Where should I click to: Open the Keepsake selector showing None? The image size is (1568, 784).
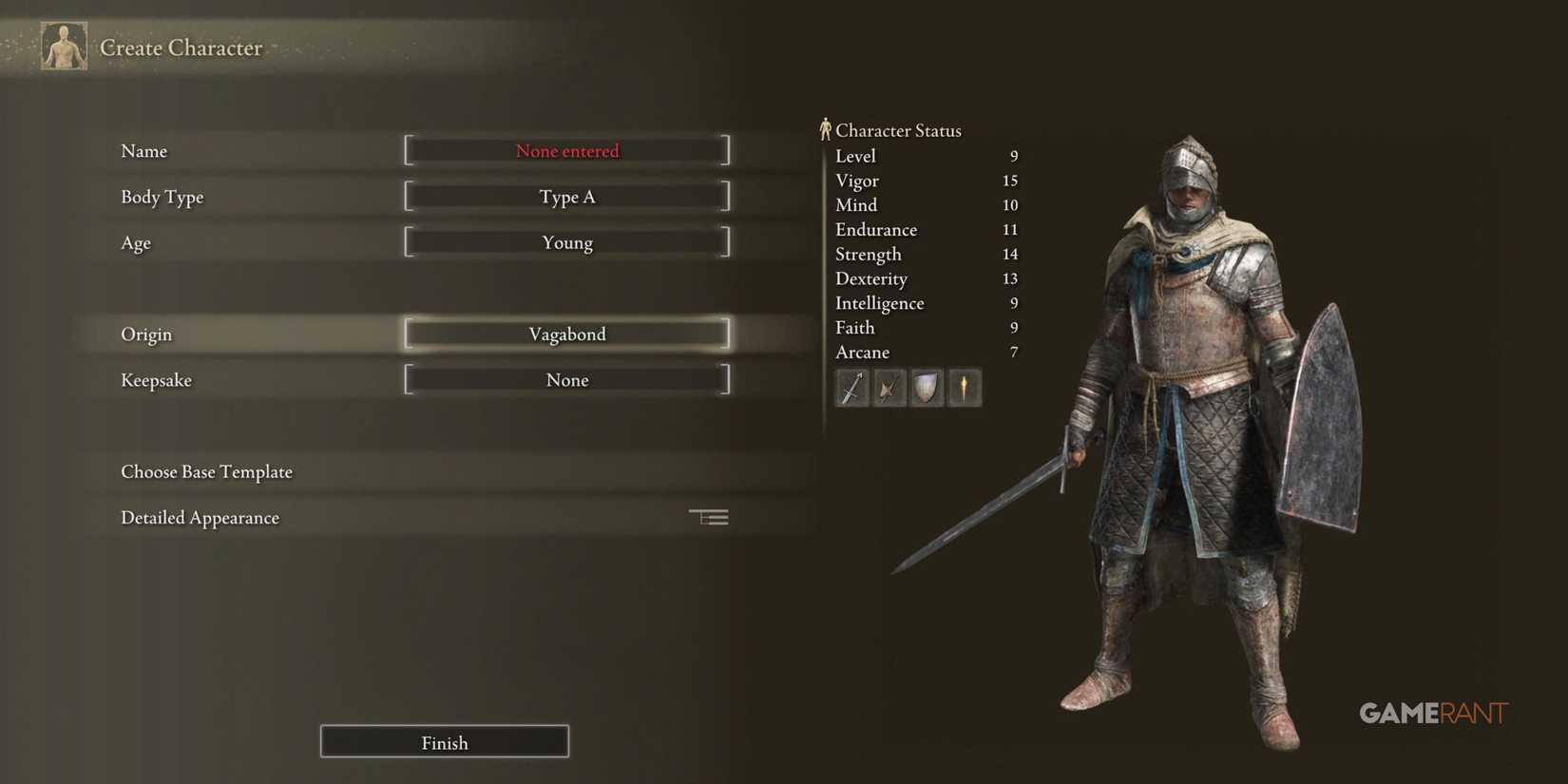[566, 379]
